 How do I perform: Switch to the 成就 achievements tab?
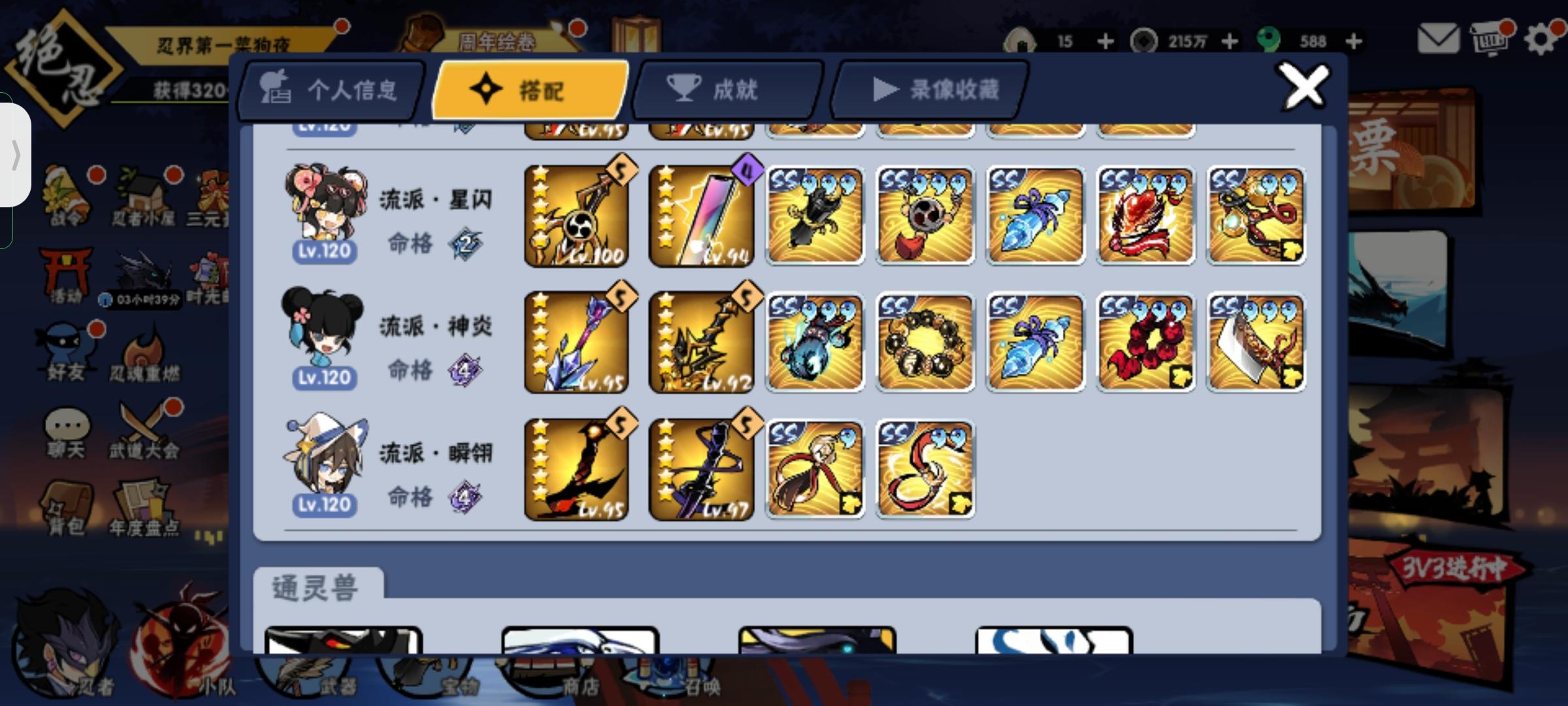(x=728, y=90)
